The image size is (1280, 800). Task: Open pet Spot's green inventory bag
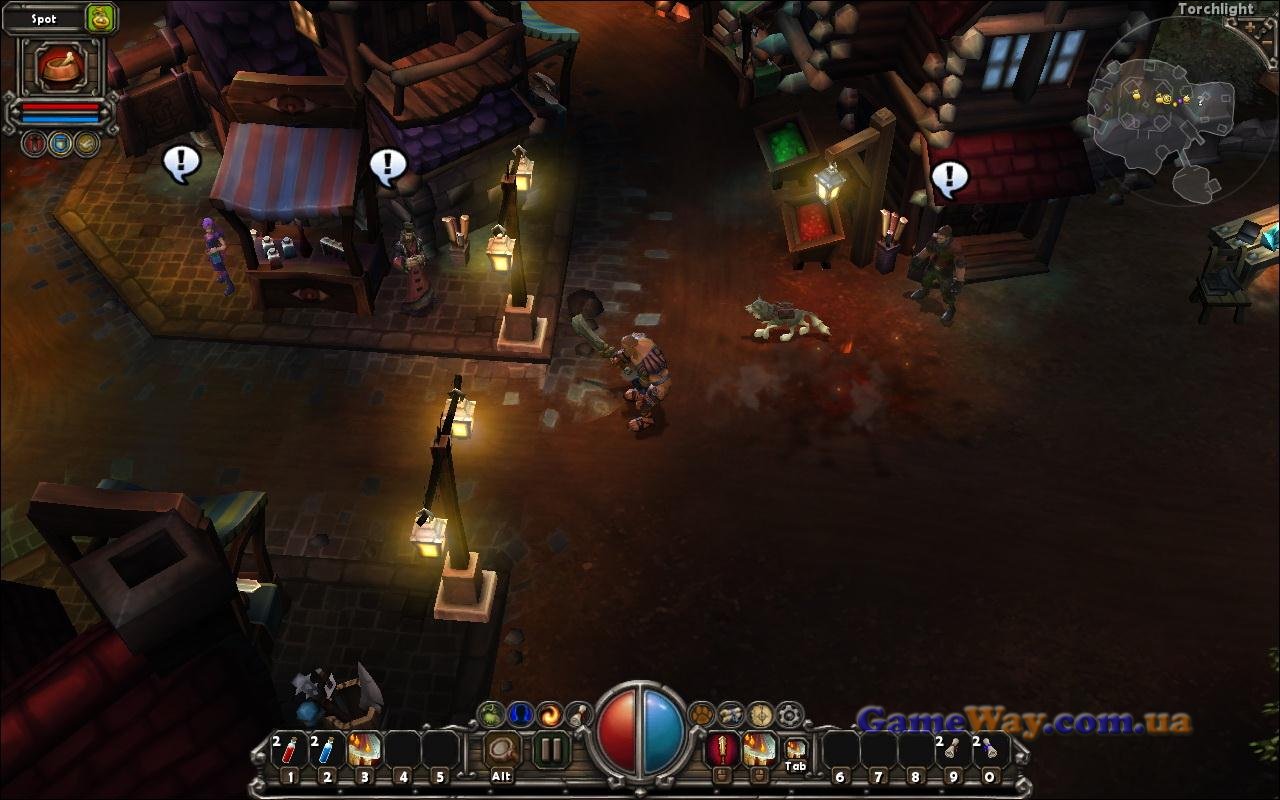[x=100, y=18]
